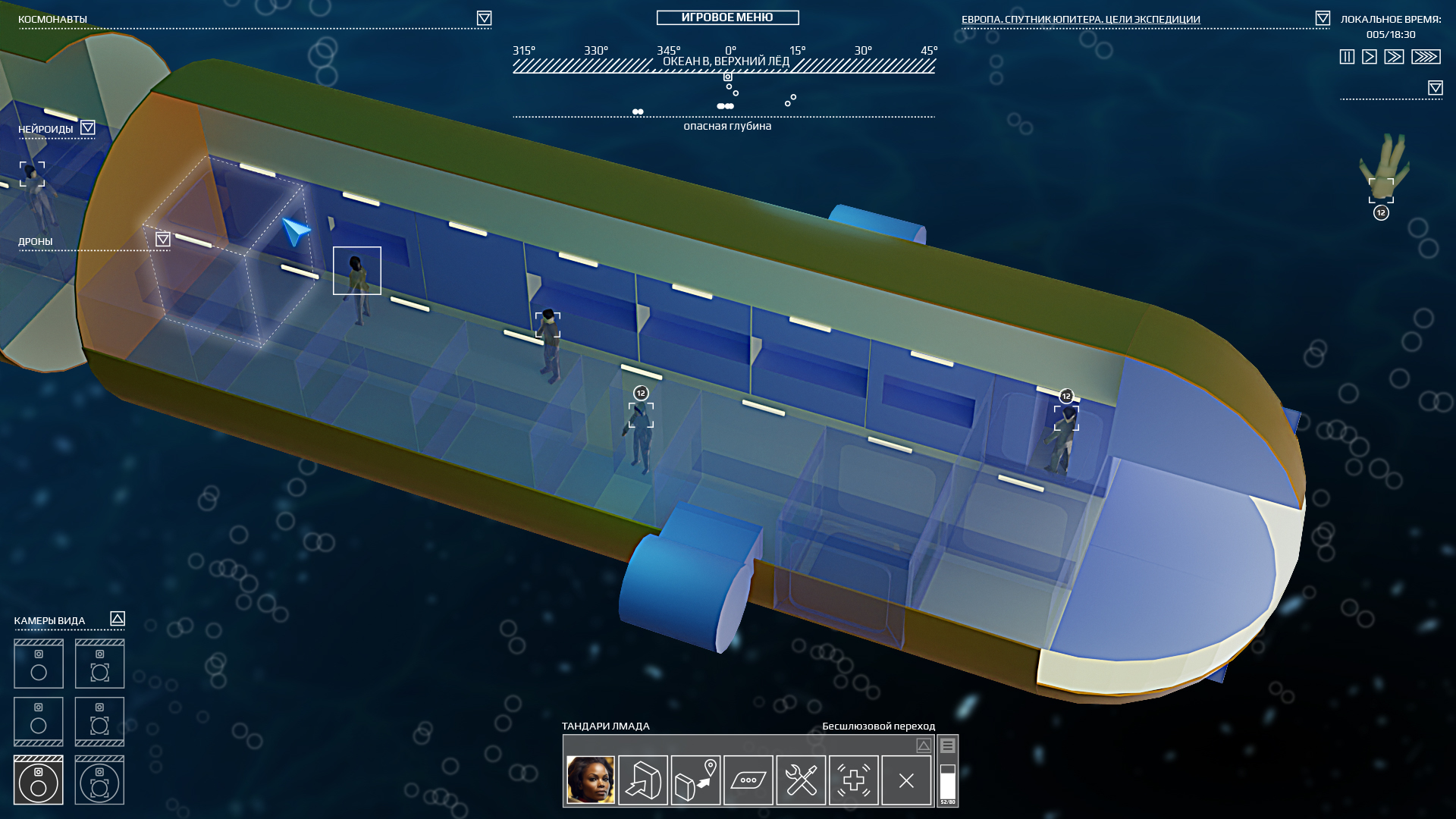Expand the expedition goals panel arrow
Image resolution: width=1456 pixels, height=819 pixels.
pos(1323,18)
